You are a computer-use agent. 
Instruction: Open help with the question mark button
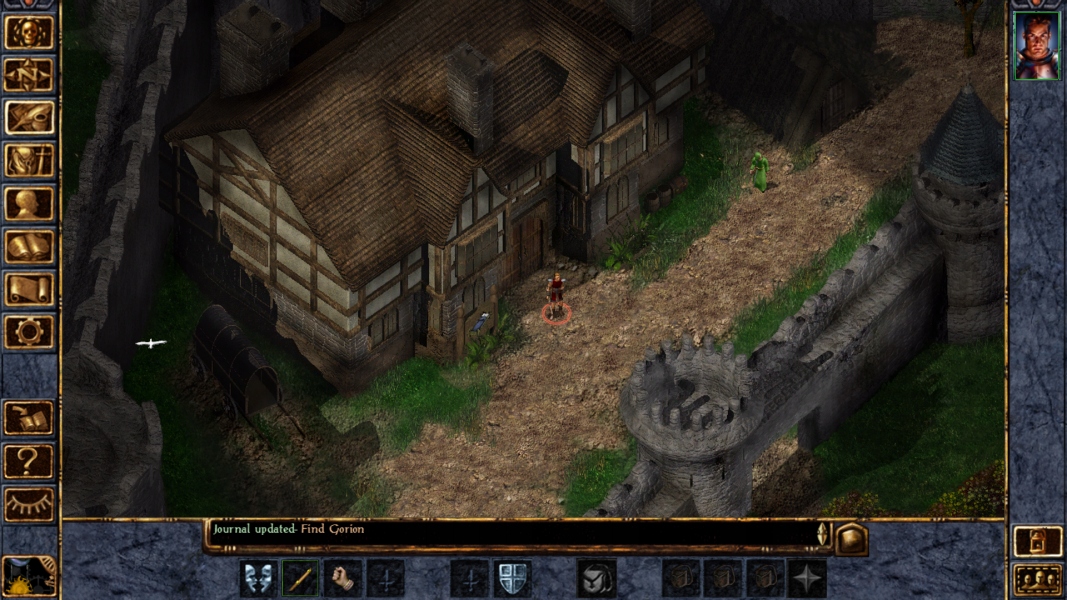29,461
